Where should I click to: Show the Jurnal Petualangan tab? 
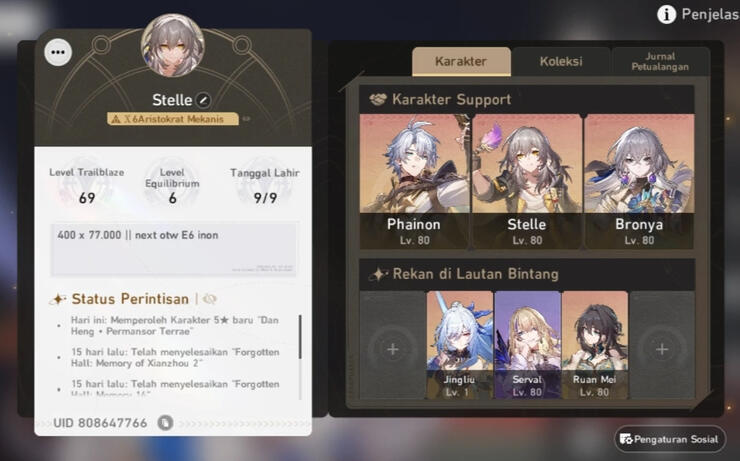[x=660, y=61]
